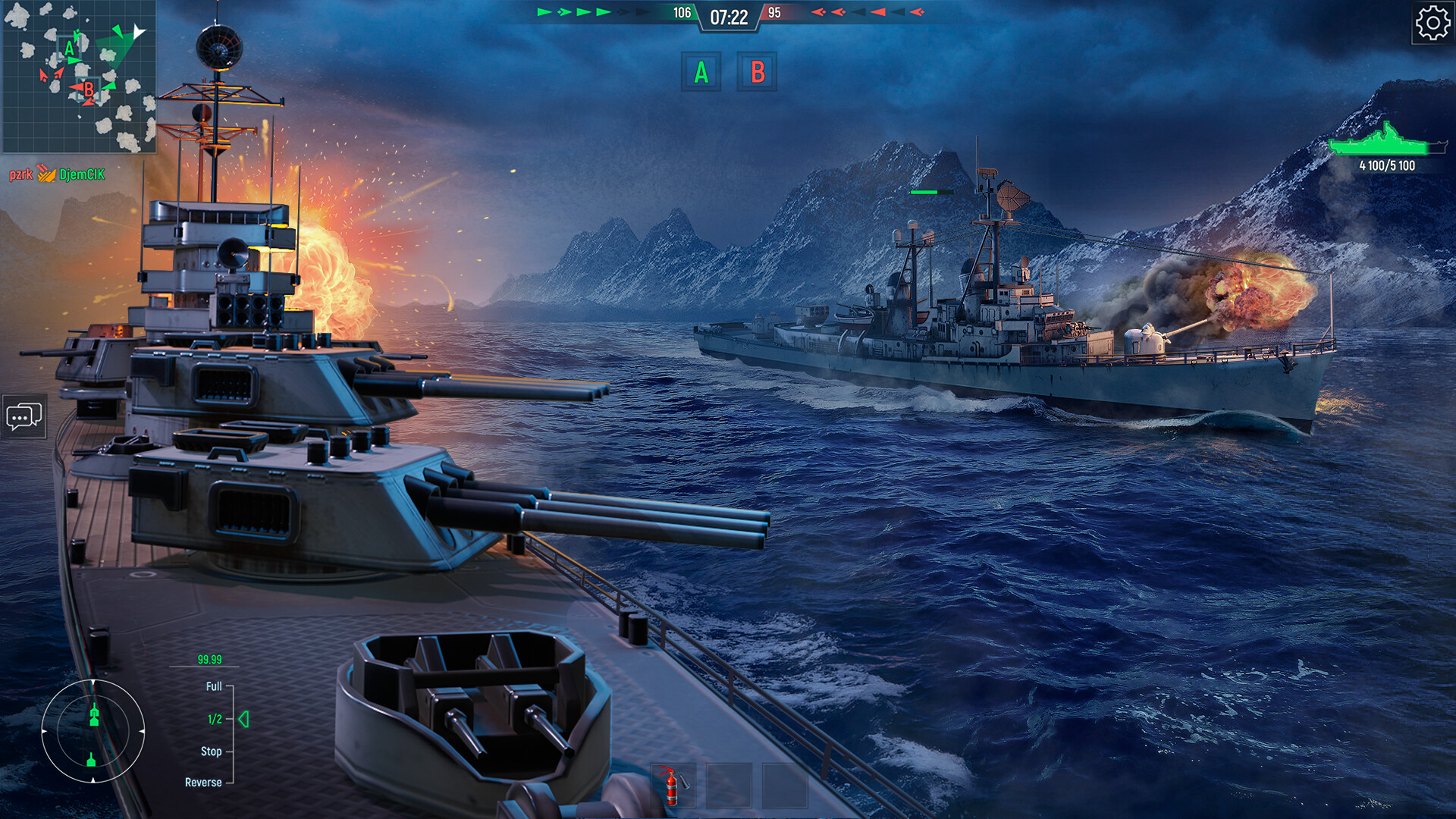Screen dimensions: 1456x819
Task: Switch throttle to Reverse
Action: [x=205, y=781]
